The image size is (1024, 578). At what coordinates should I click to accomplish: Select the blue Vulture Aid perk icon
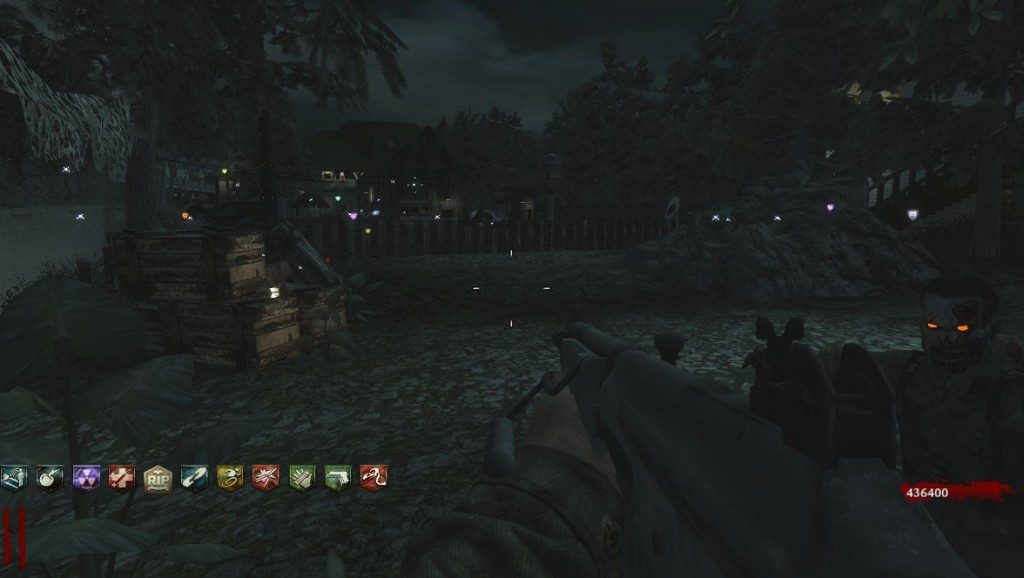pos(13,477)
